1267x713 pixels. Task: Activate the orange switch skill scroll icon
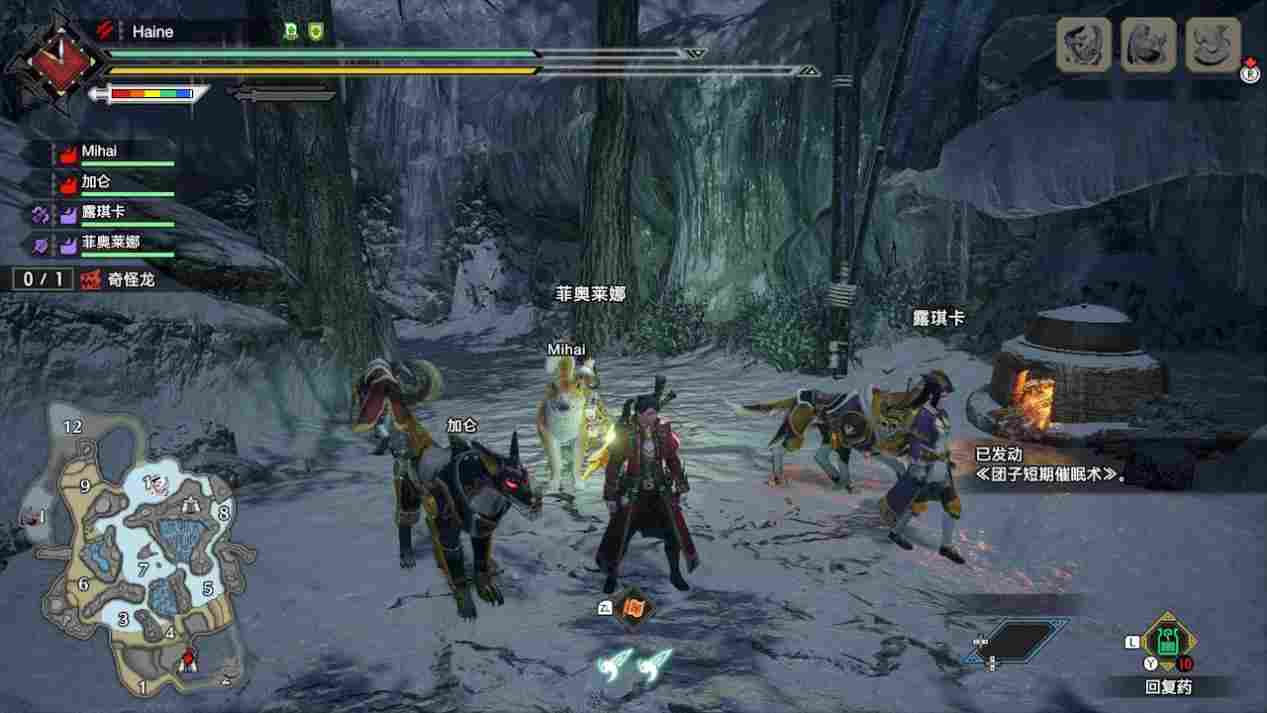click(x=635, y=607)
